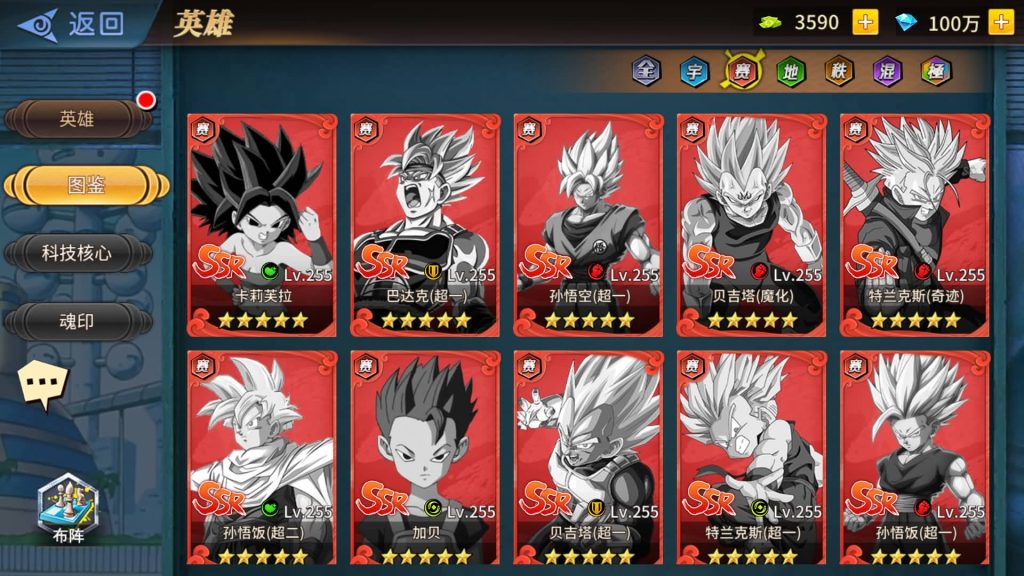
Task: Choose the 贝吉塔(魔化) hero card
Action: [x=752, y=224]
